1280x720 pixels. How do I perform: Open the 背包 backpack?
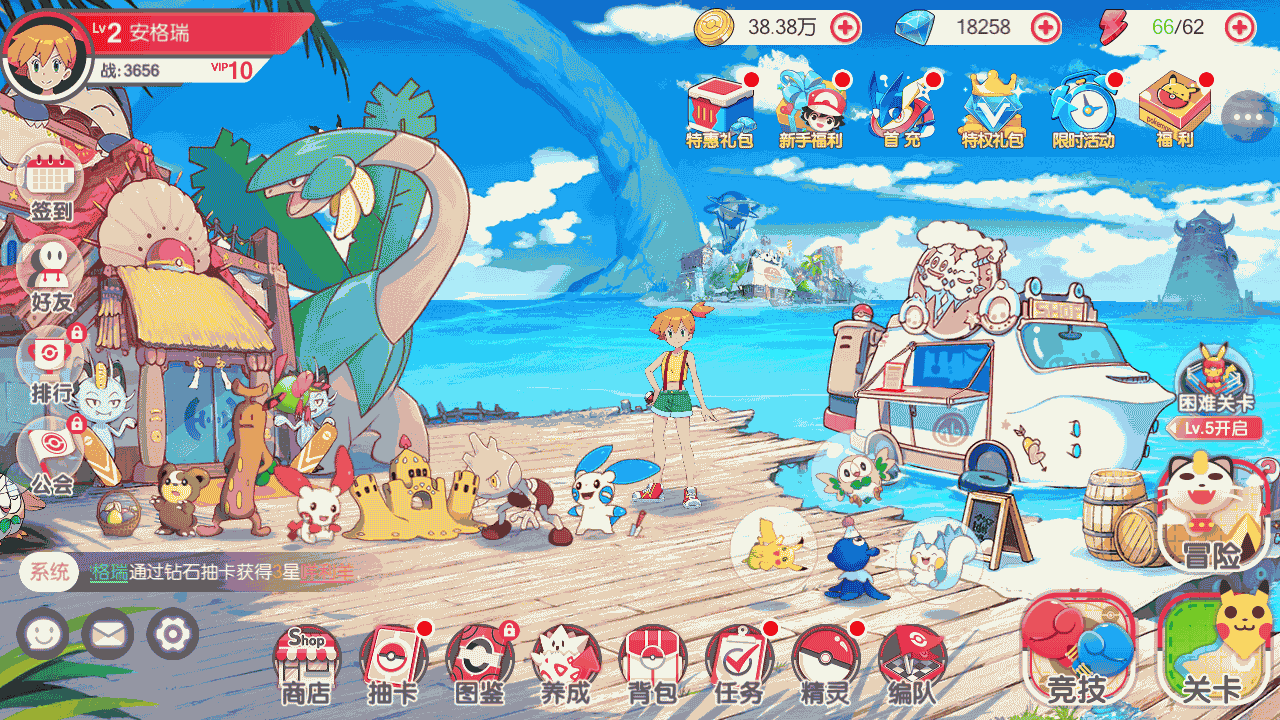click(652, 663)
